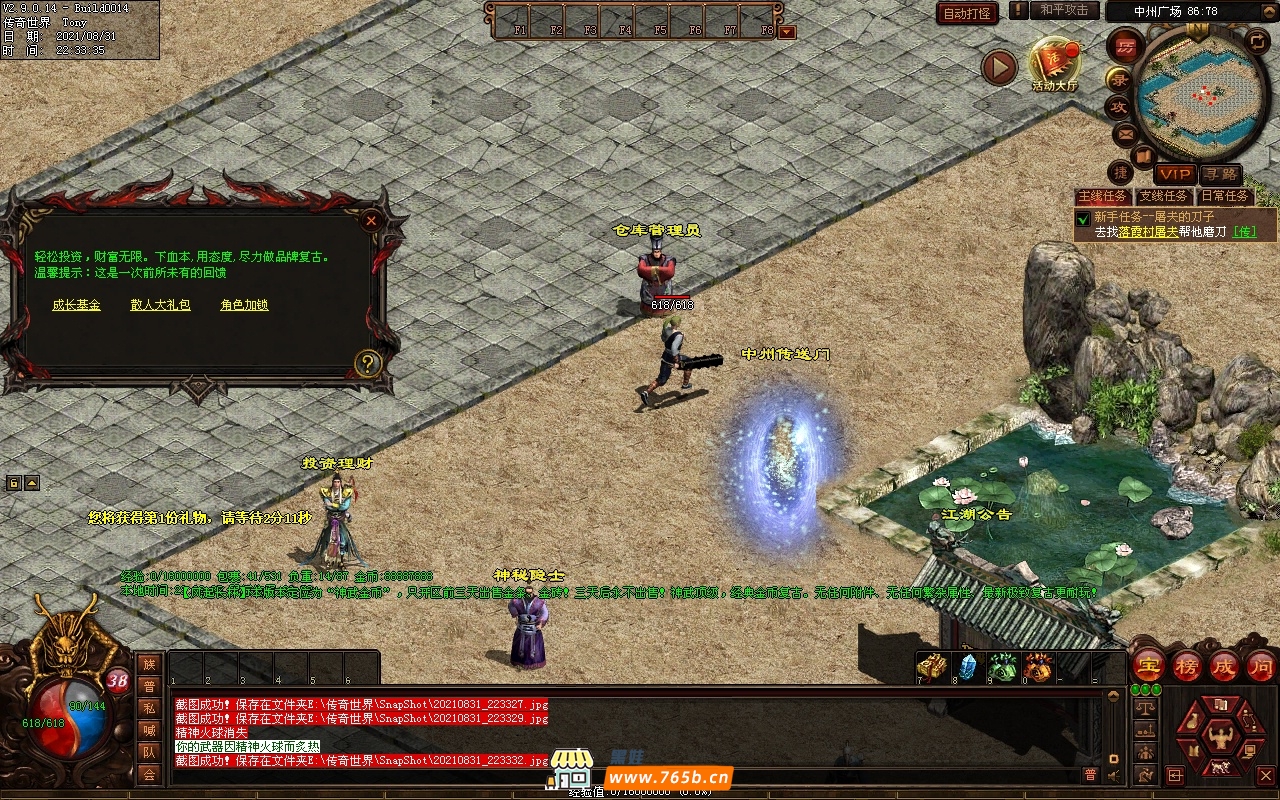Screen dimensions: 1280x800
Task: Open the mail envelope icon beside minimap
Action: [x=1125, y=133]
